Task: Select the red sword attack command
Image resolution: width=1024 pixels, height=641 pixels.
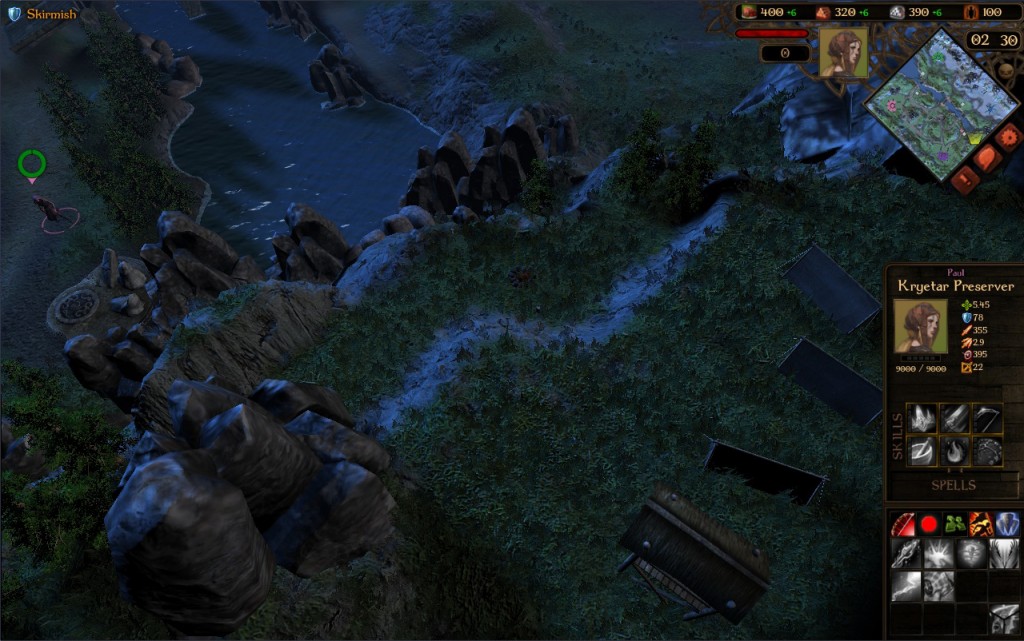Action: tap(903, 524)
